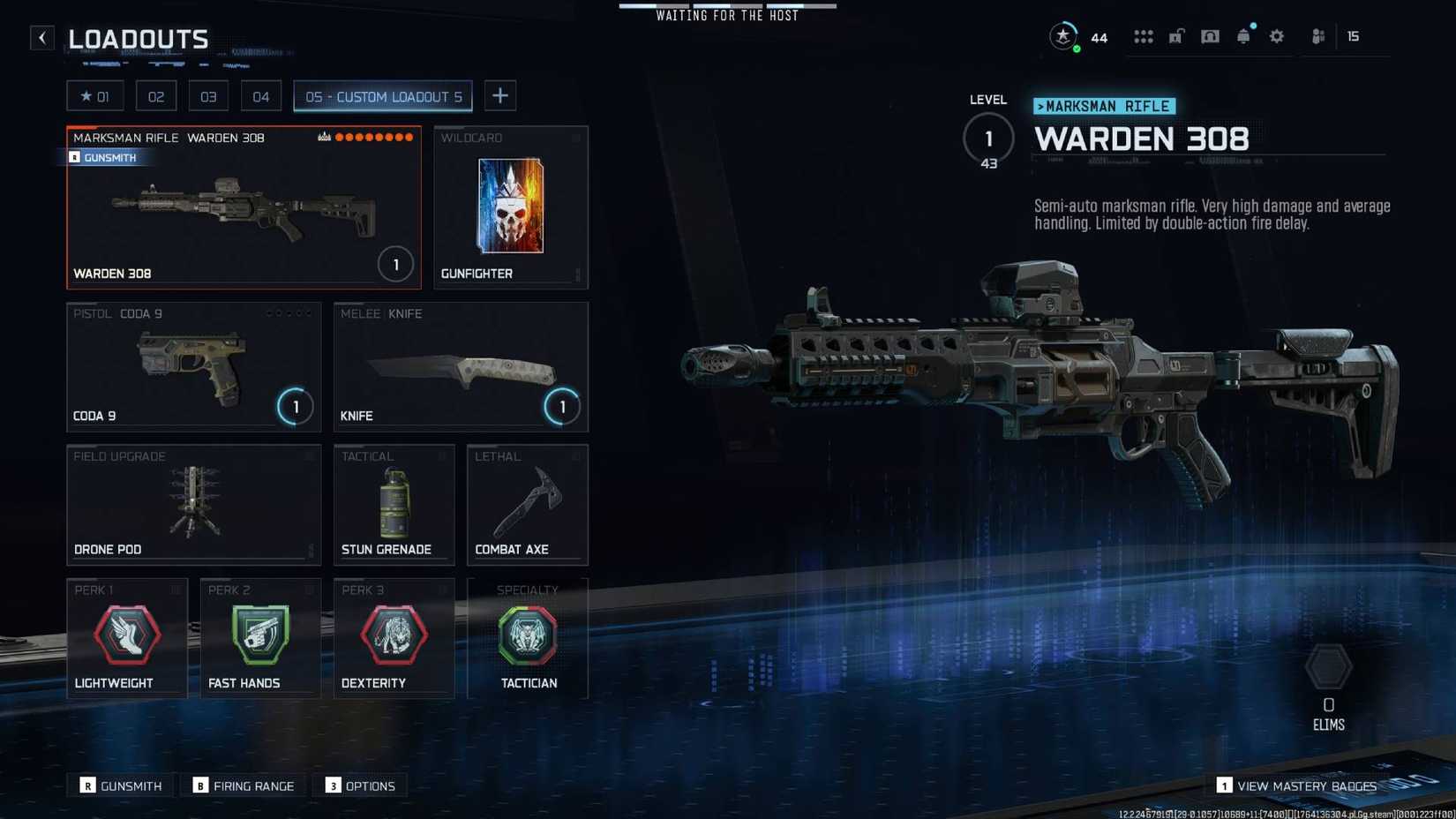
Task: Switch to loadout tab 04
Action: tap(260, 95)
